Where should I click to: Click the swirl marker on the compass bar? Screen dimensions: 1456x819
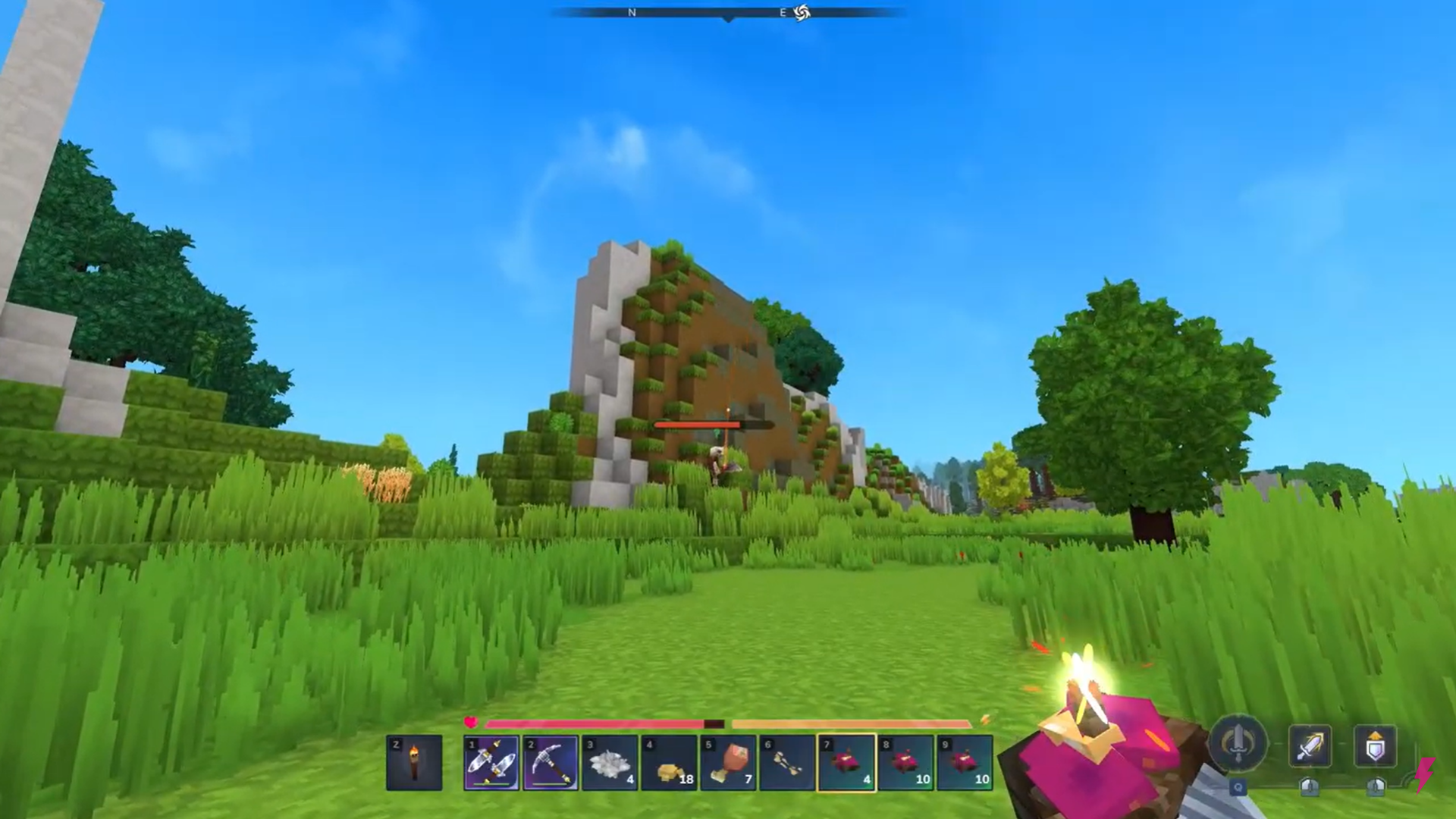click(x=802, y=13)
